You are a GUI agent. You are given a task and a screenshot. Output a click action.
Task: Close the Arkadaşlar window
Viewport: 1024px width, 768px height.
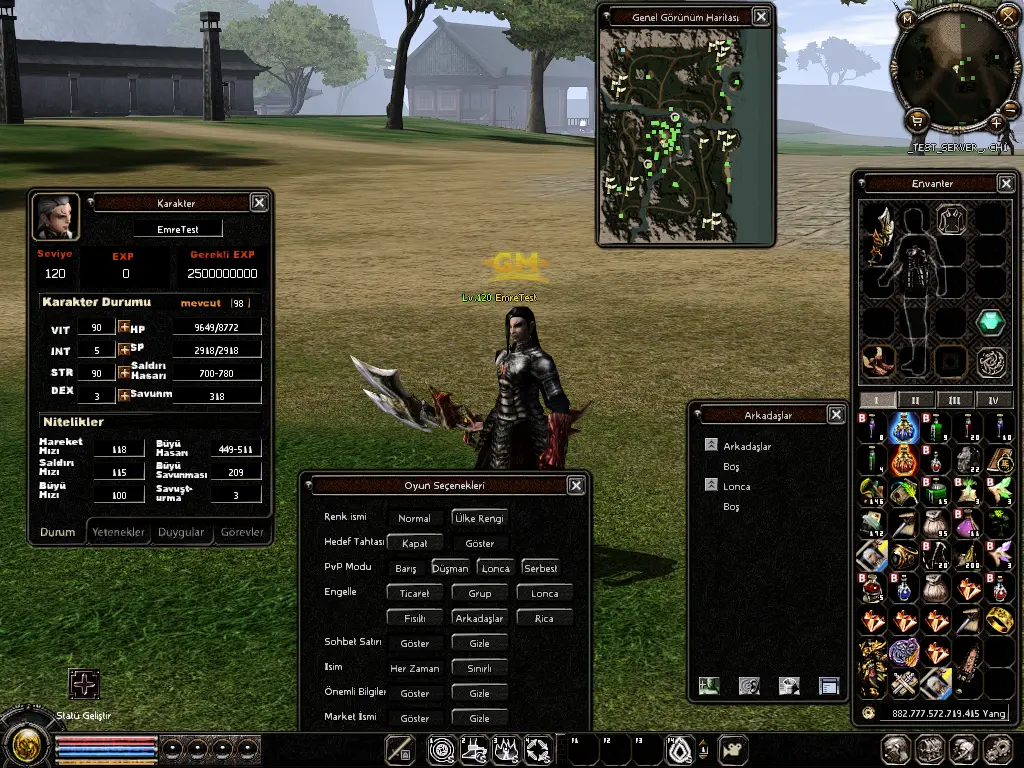836,415
